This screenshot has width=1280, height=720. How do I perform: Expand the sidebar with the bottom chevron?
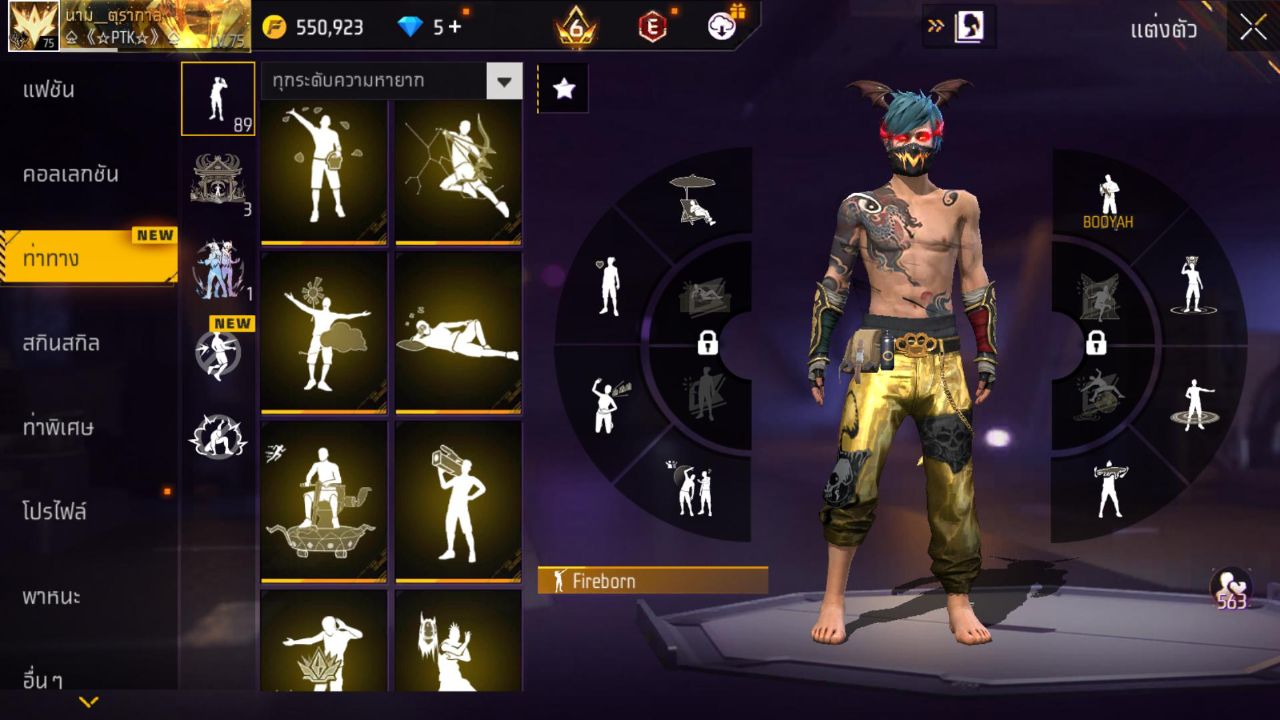[x=90, y=701]
